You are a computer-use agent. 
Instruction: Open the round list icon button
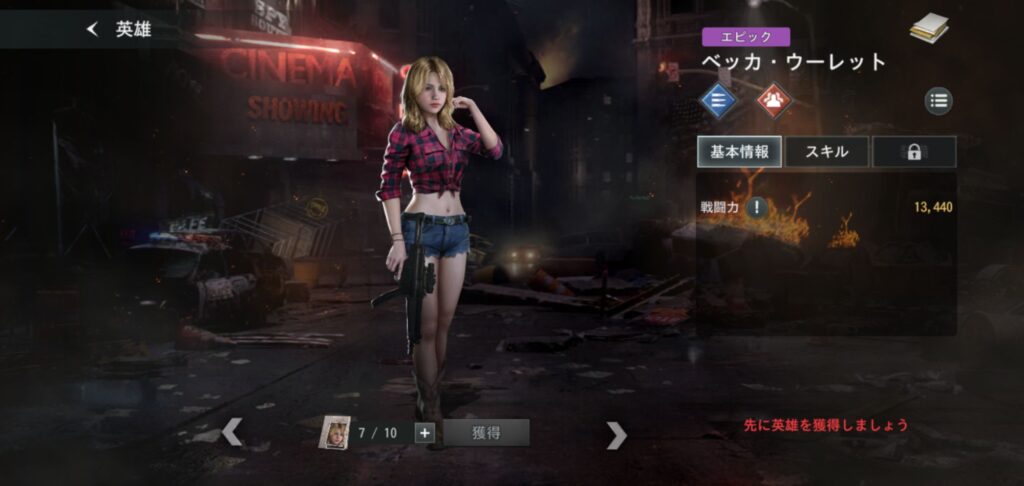tap(938, 100)
